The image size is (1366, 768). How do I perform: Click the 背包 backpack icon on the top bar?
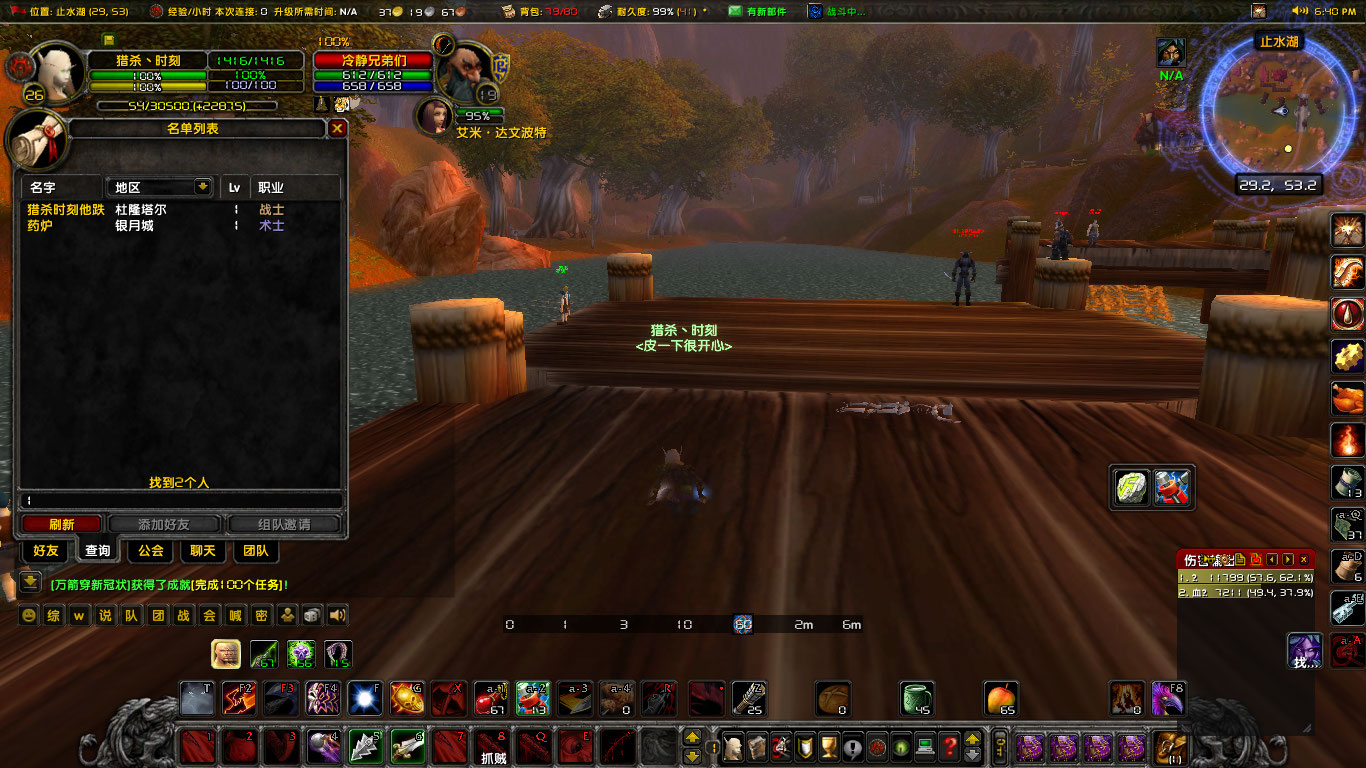[508, 12]
